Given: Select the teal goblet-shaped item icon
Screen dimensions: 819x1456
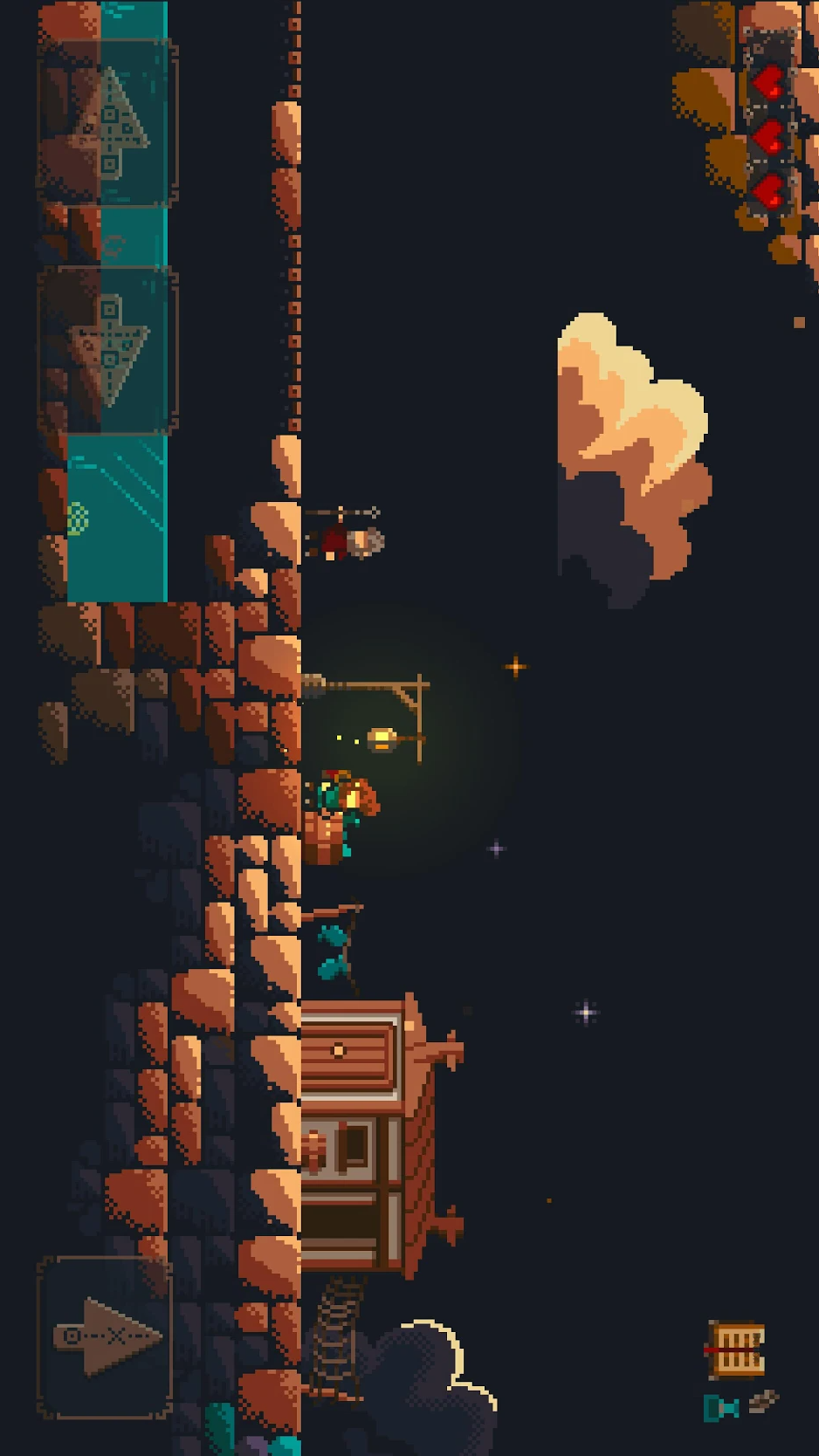Looking at the screenshot, I should [x=721, y=1407].
